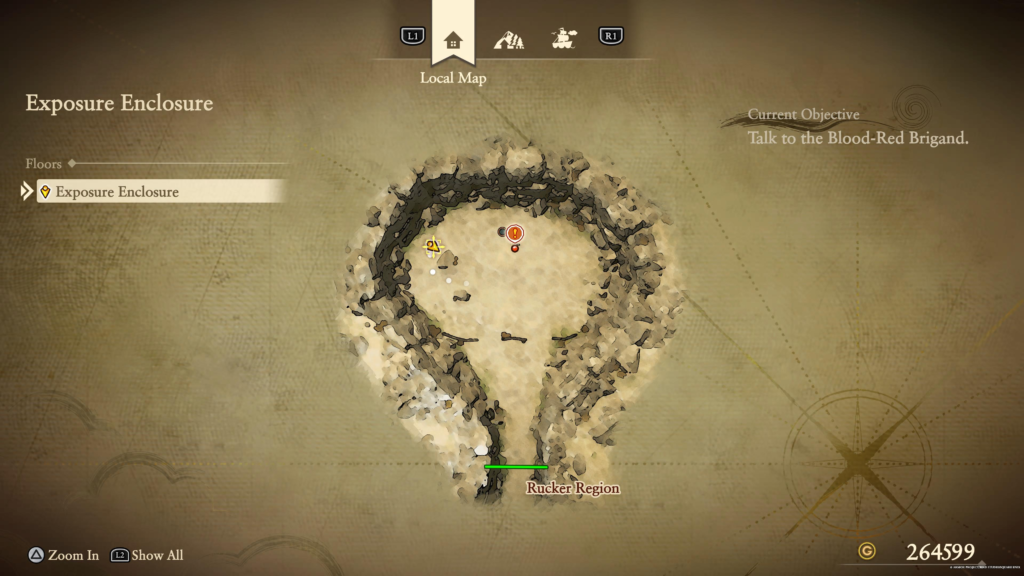Select the green exit line on map
This screenshot has height=576, width=1024.
(516, 467)
